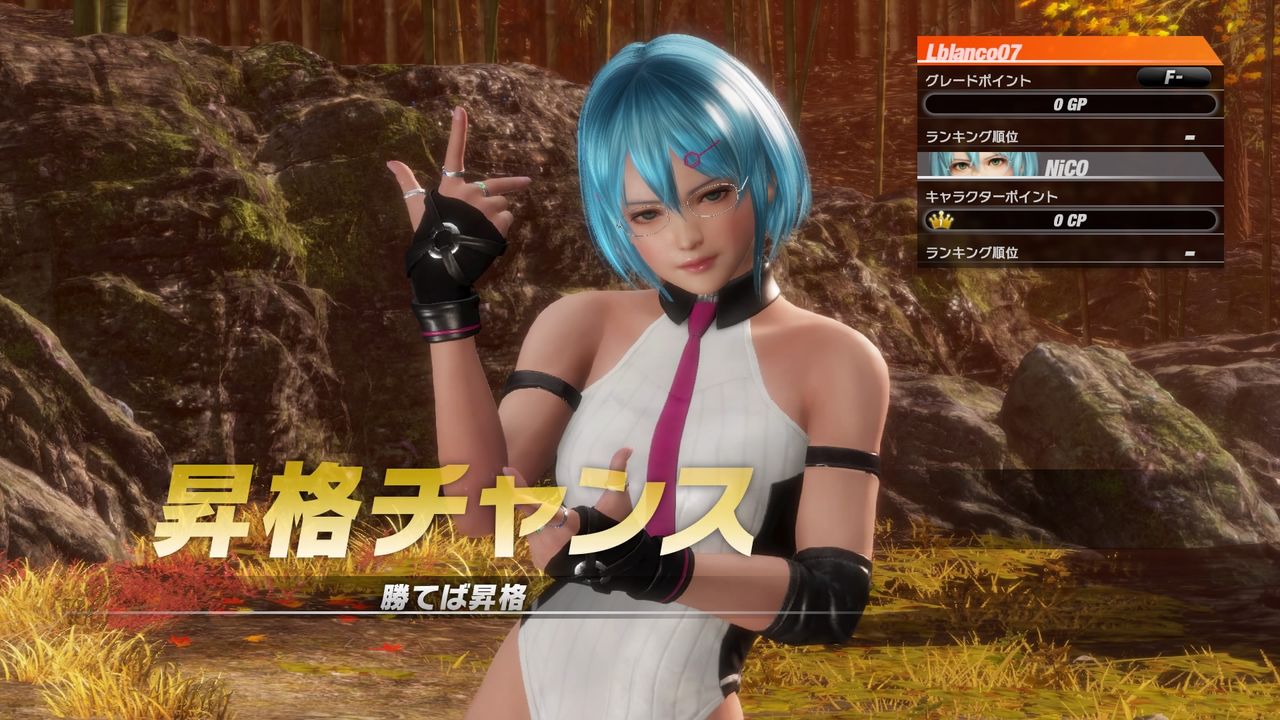Expand the lower ランキング順位 dash entry

point(1190,251)
